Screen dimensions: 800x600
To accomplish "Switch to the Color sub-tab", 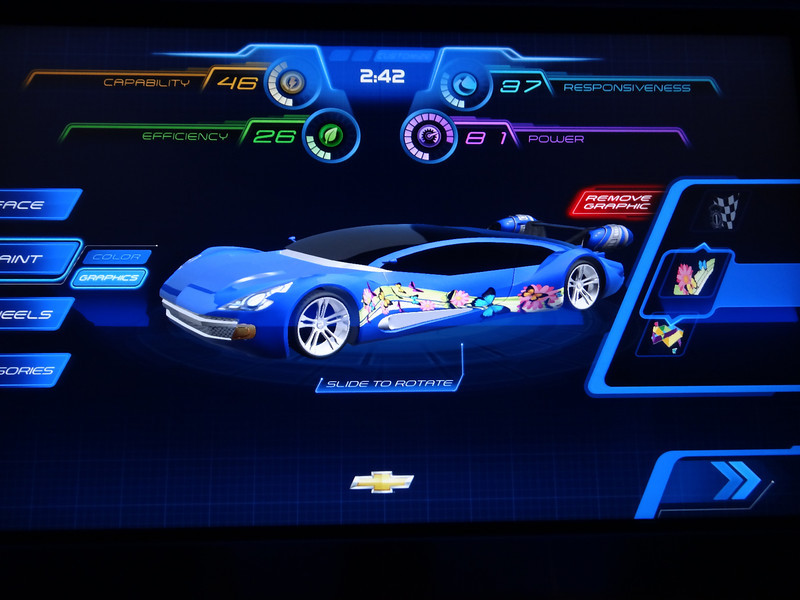I will tap(116, 257).
